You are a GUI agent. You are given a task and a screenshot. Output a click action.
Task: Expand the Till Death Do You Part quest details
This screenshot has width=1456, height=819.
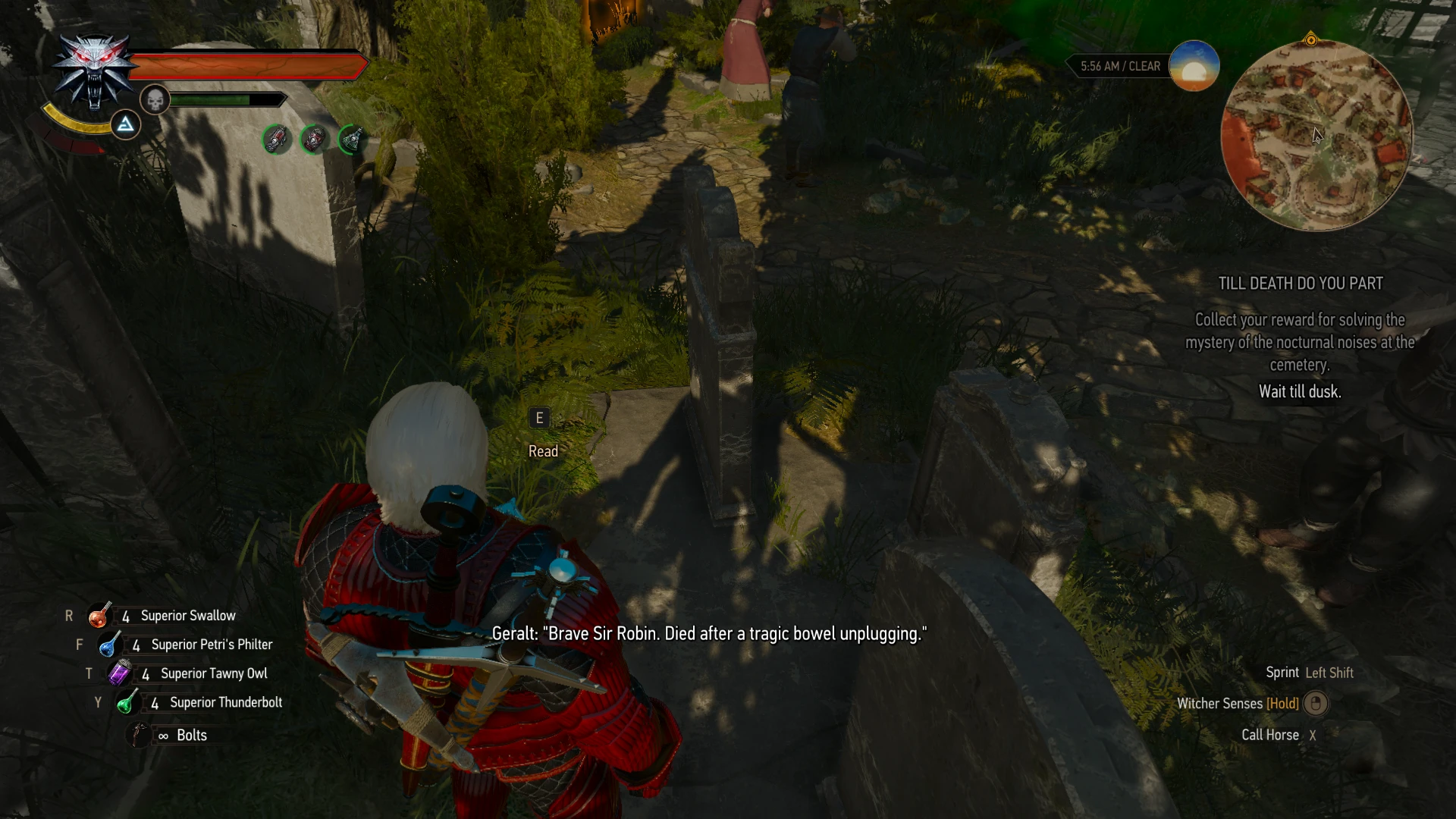pos(1299,342)
